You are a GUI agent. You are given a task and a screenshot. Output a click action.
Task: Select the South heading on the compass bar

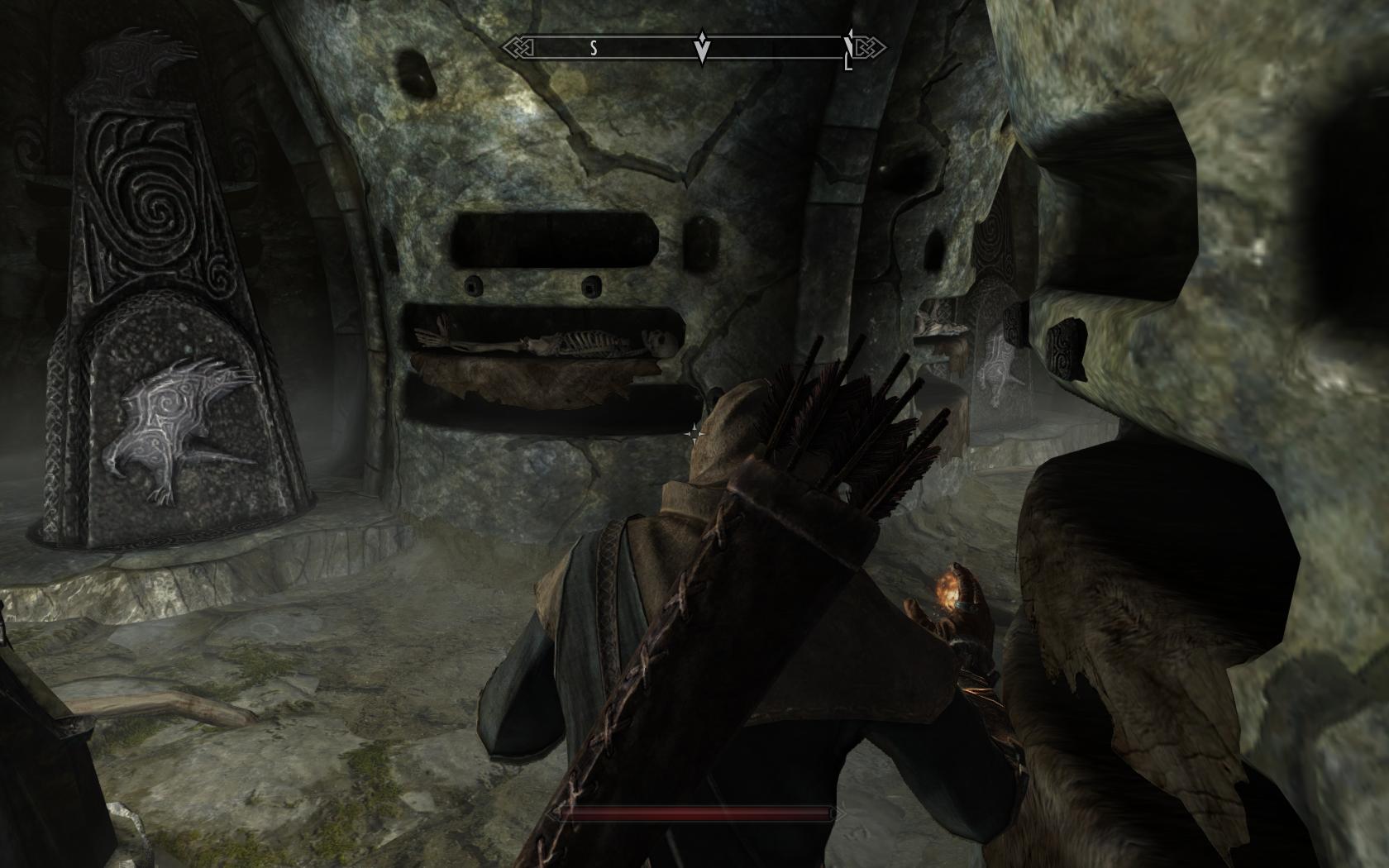pyautogui.click(x=593, y=48)
